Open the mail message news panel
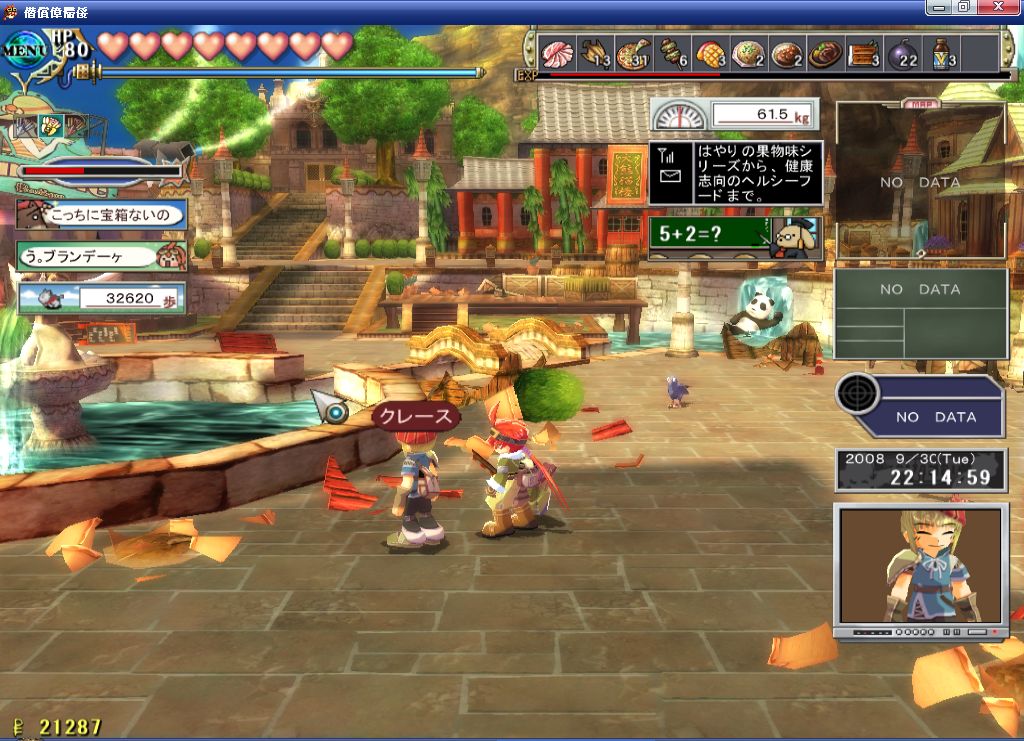 click(736, 172)
